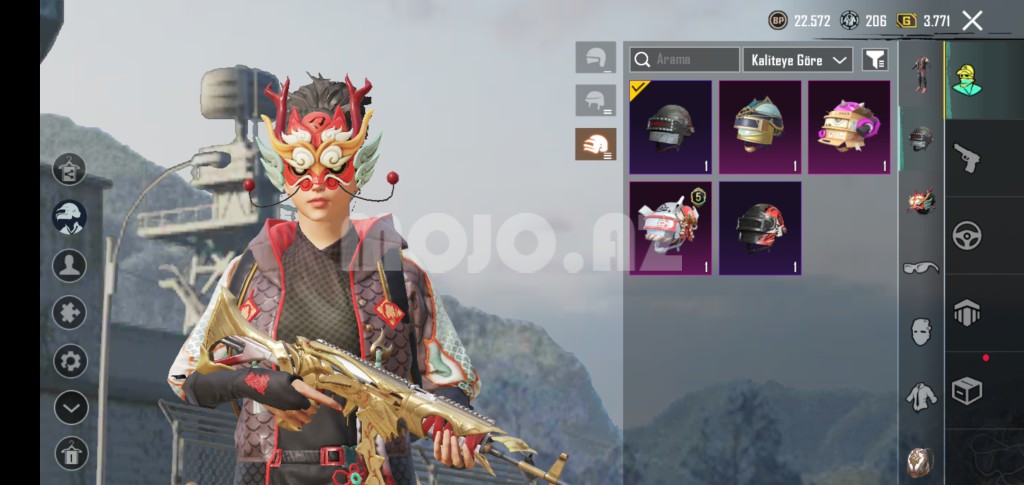The width and height of the screenshot is (1024, 485).
Task: Select the pink cardboard box helmet
Action: coord(849,127)
